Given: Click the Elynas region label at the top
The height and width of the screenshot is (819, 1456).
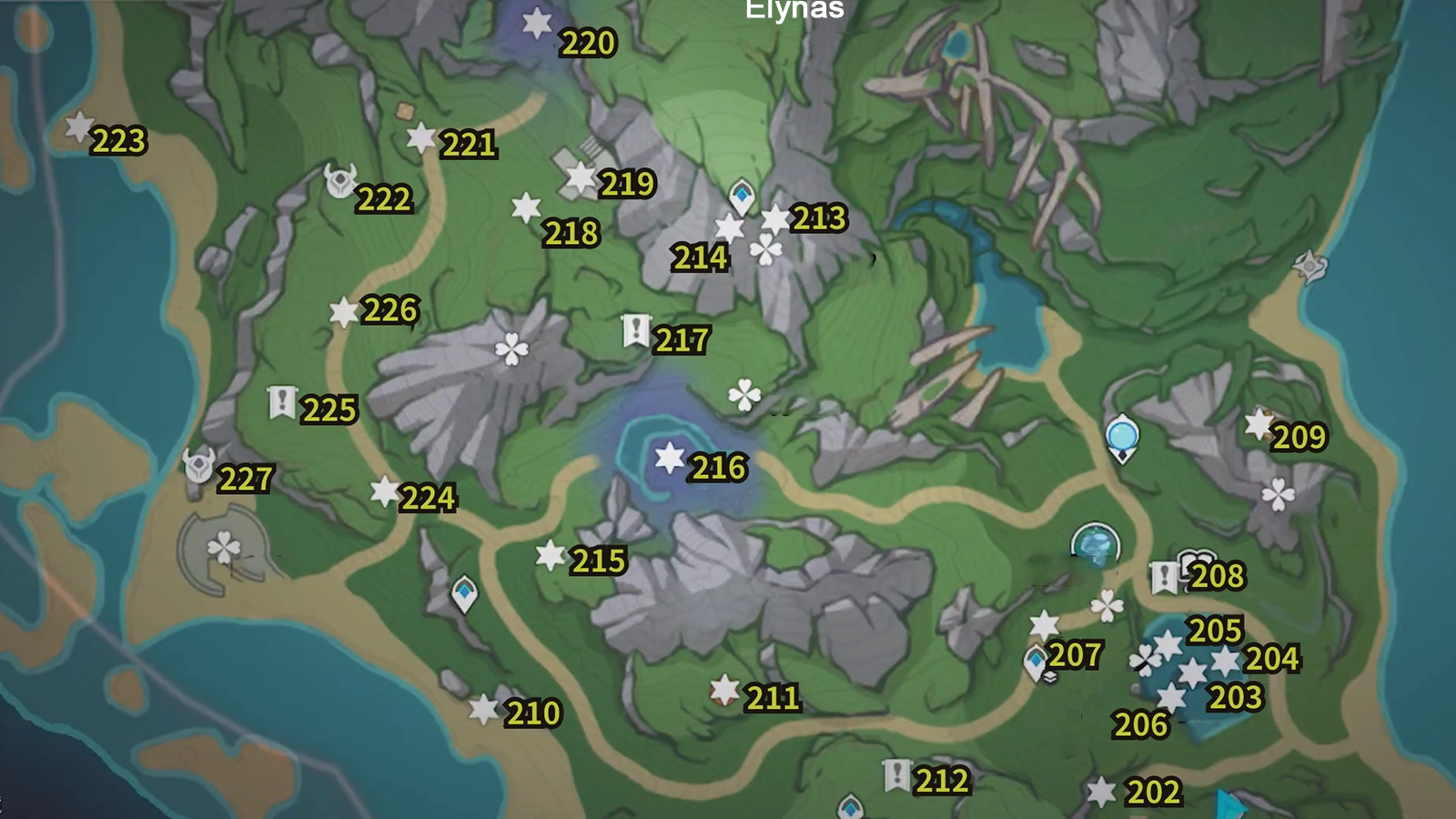Looking at the screenshot, I should 793,10.
